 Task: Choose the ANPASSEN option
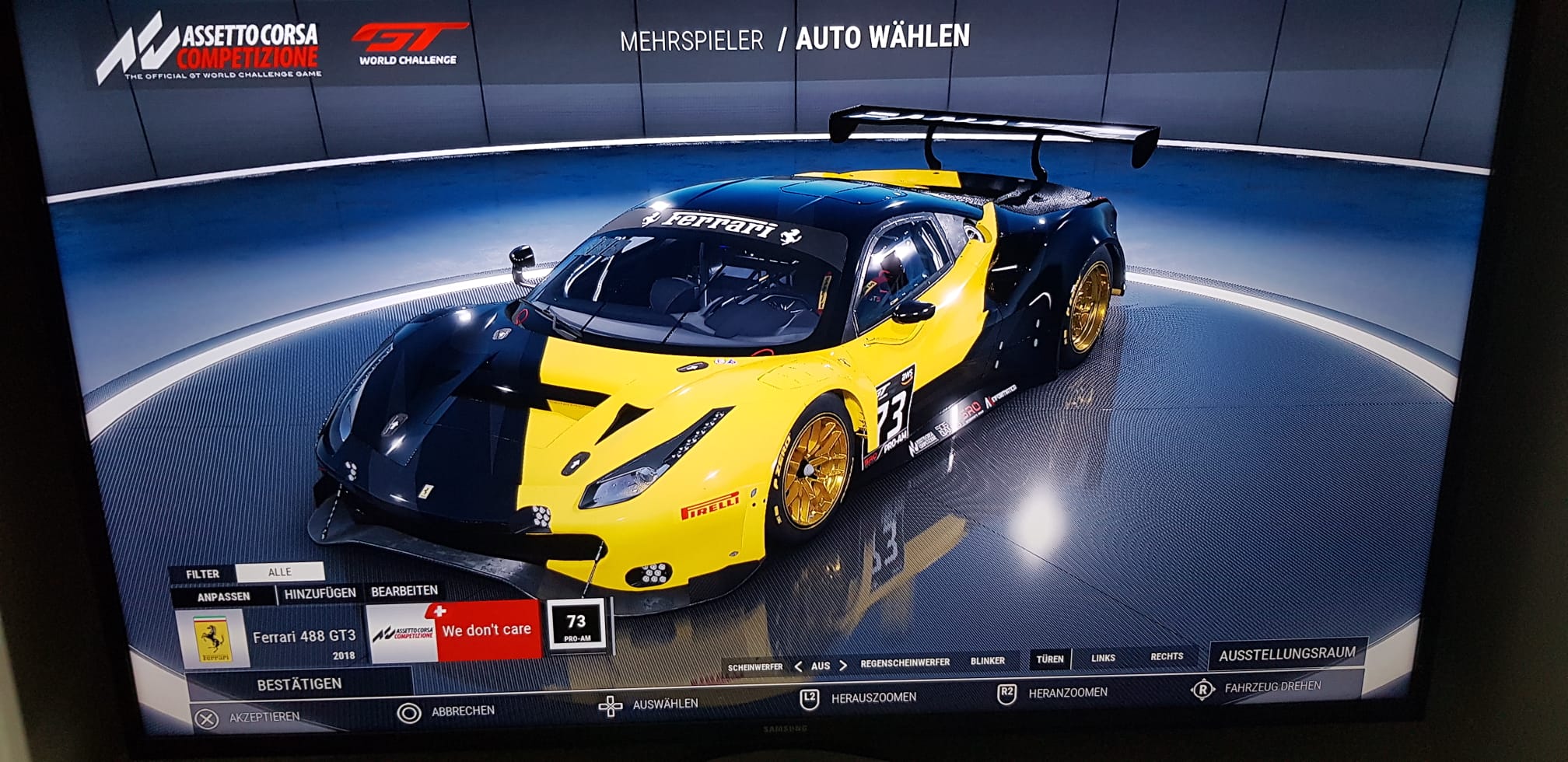click(223, 596)
